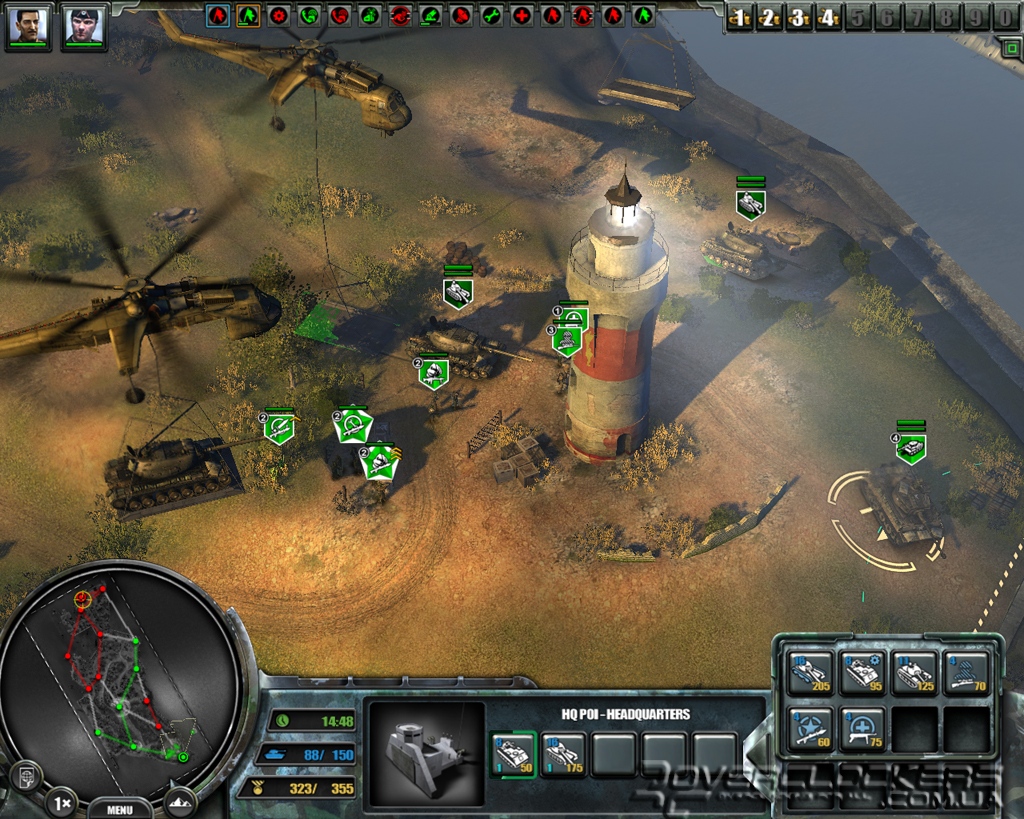
Task: Build the 95-cost armored vehicle
Action: tap(861, 673)
